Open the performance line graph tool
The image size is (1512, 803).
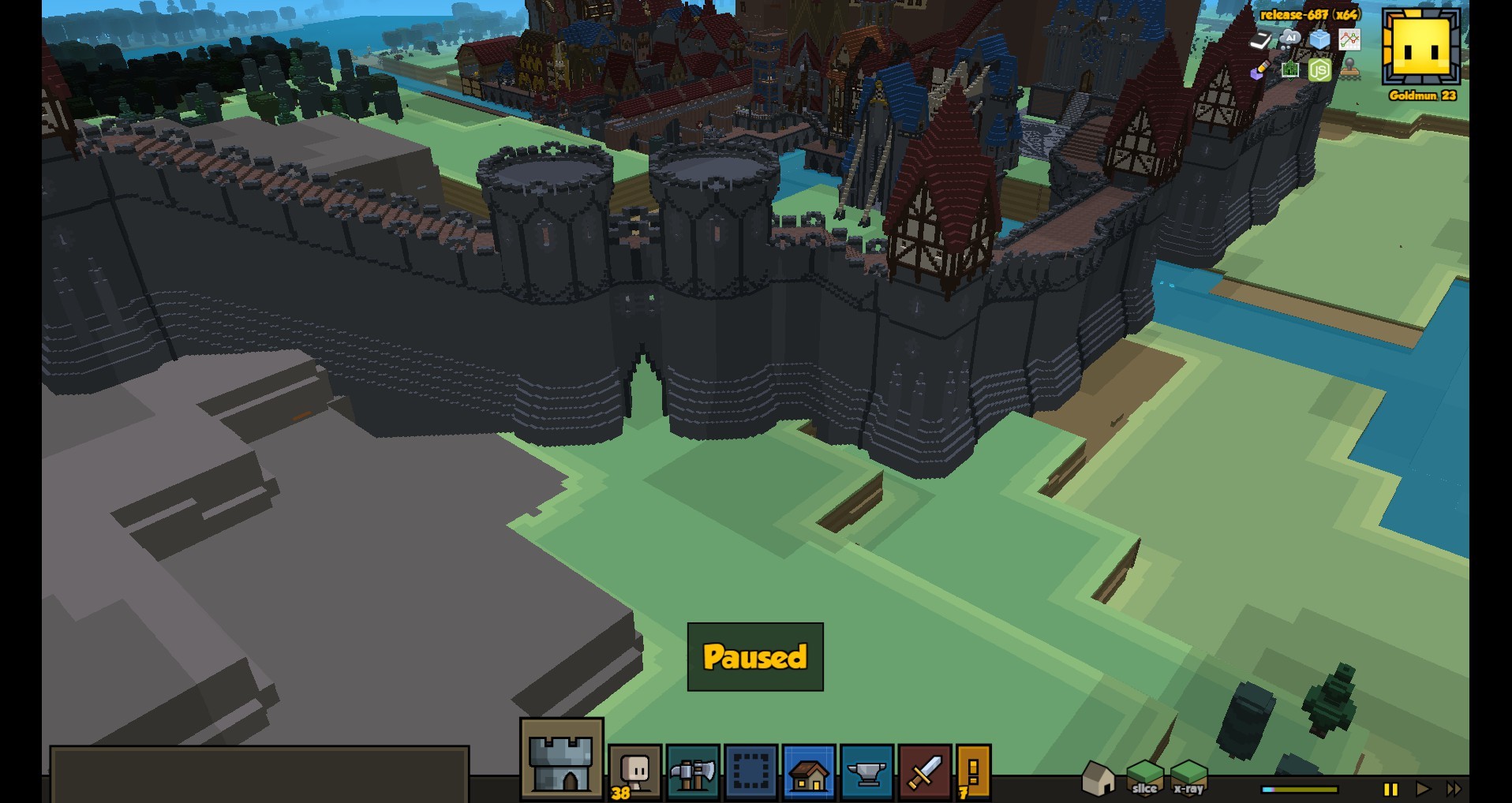tap(1349, 39)
